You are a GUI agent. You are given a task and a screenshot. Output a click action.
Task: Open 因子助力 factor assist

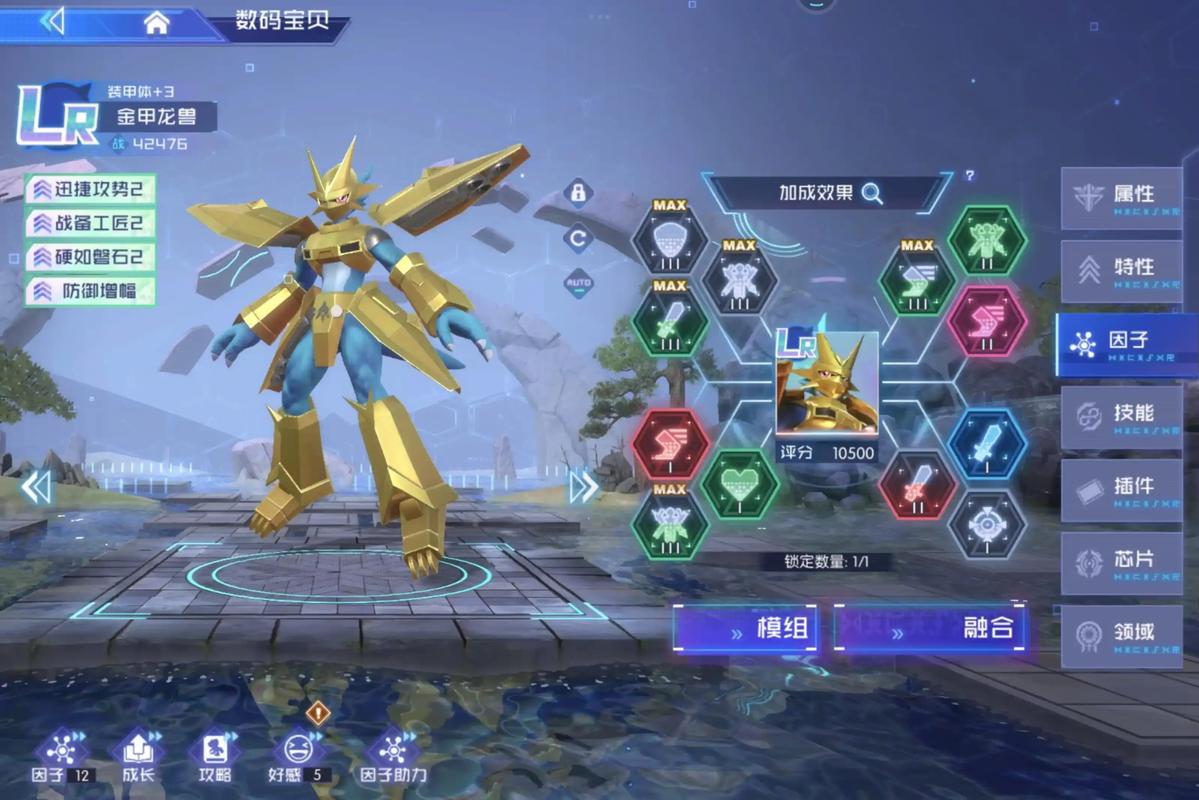(393, 755)
